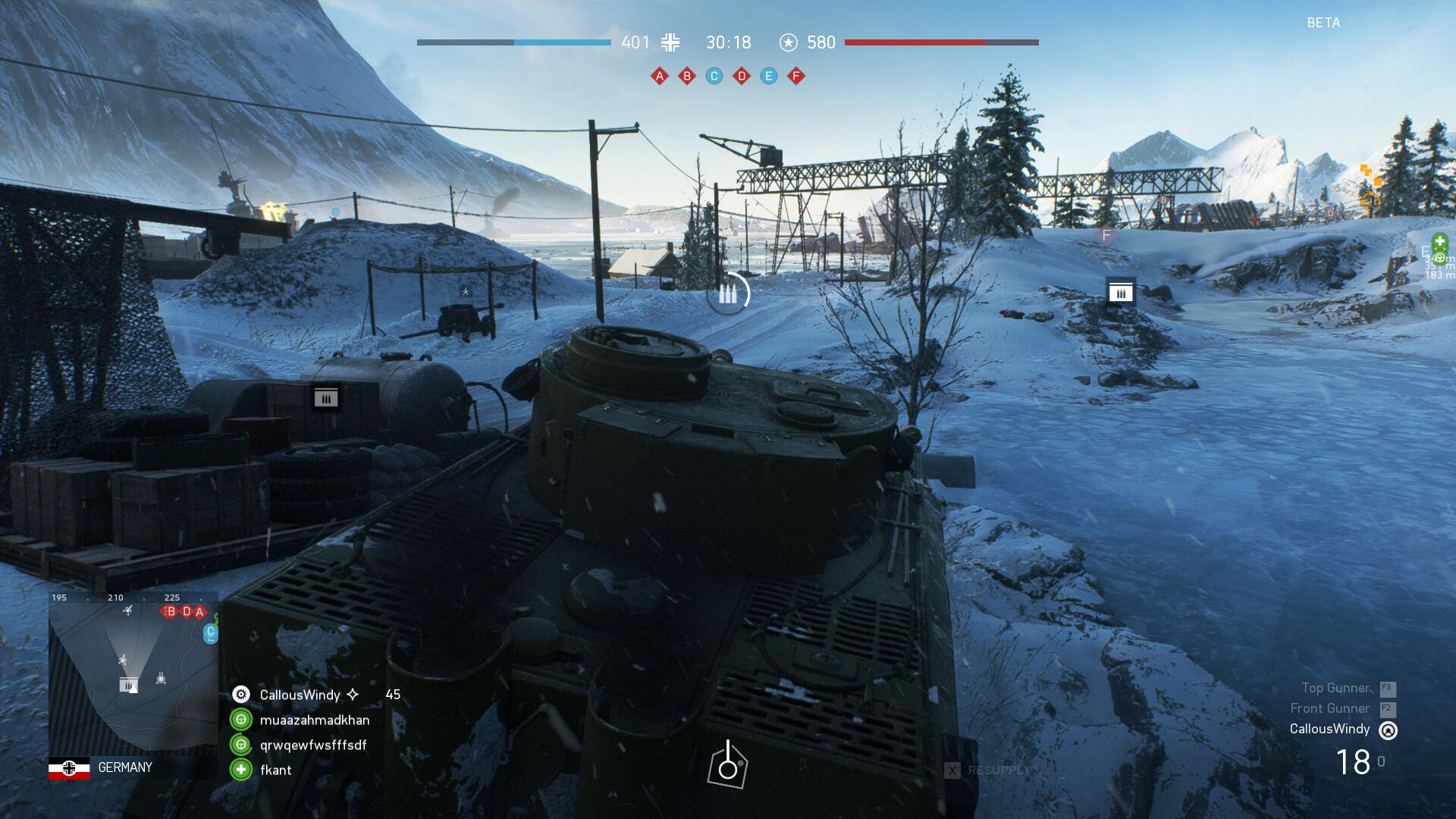Click the ammo resupply station marker near the fuel tank
Screen dimensions: 1456x819
[x=326, y=397]
